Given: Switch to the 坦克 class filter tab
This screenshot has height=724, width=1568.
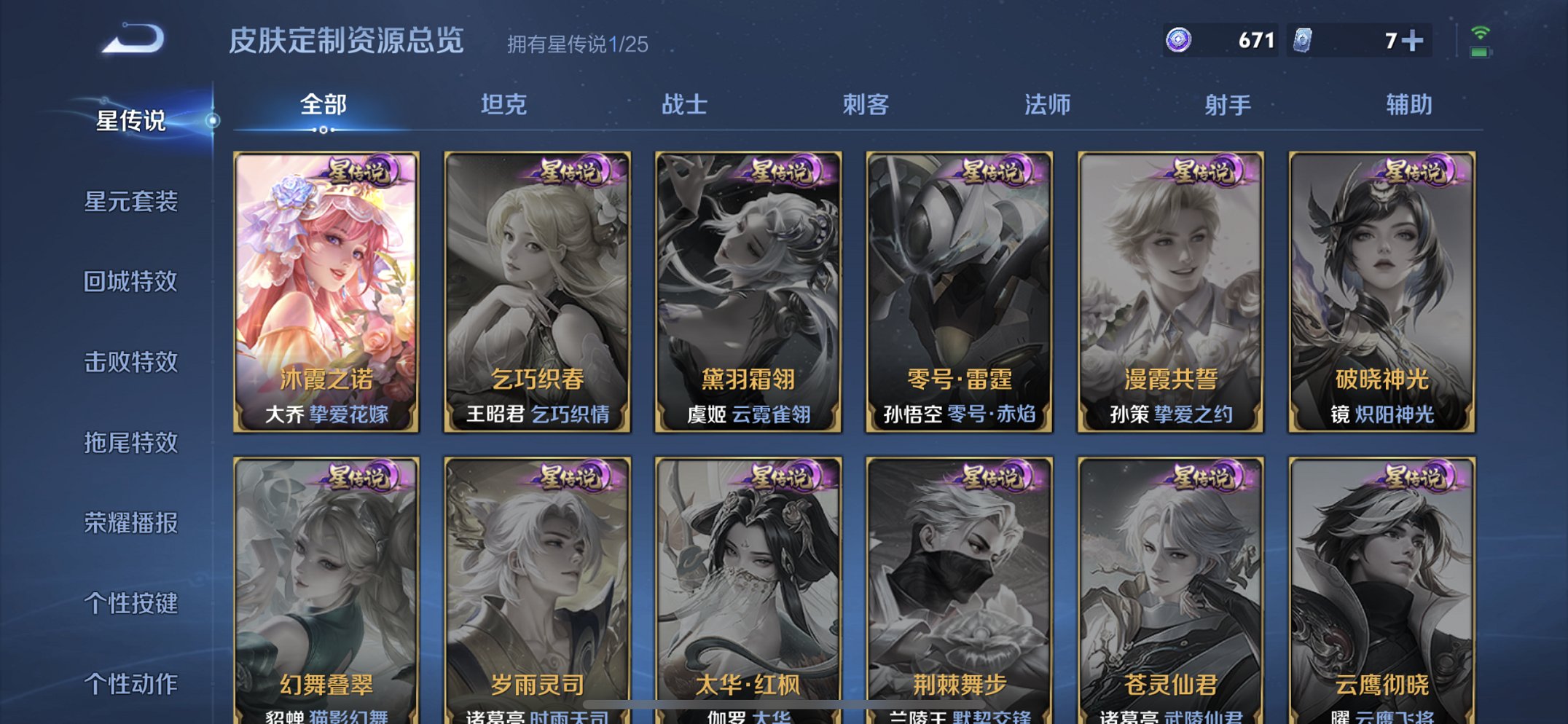Looking at the screenshot, I should coord(504,105).
